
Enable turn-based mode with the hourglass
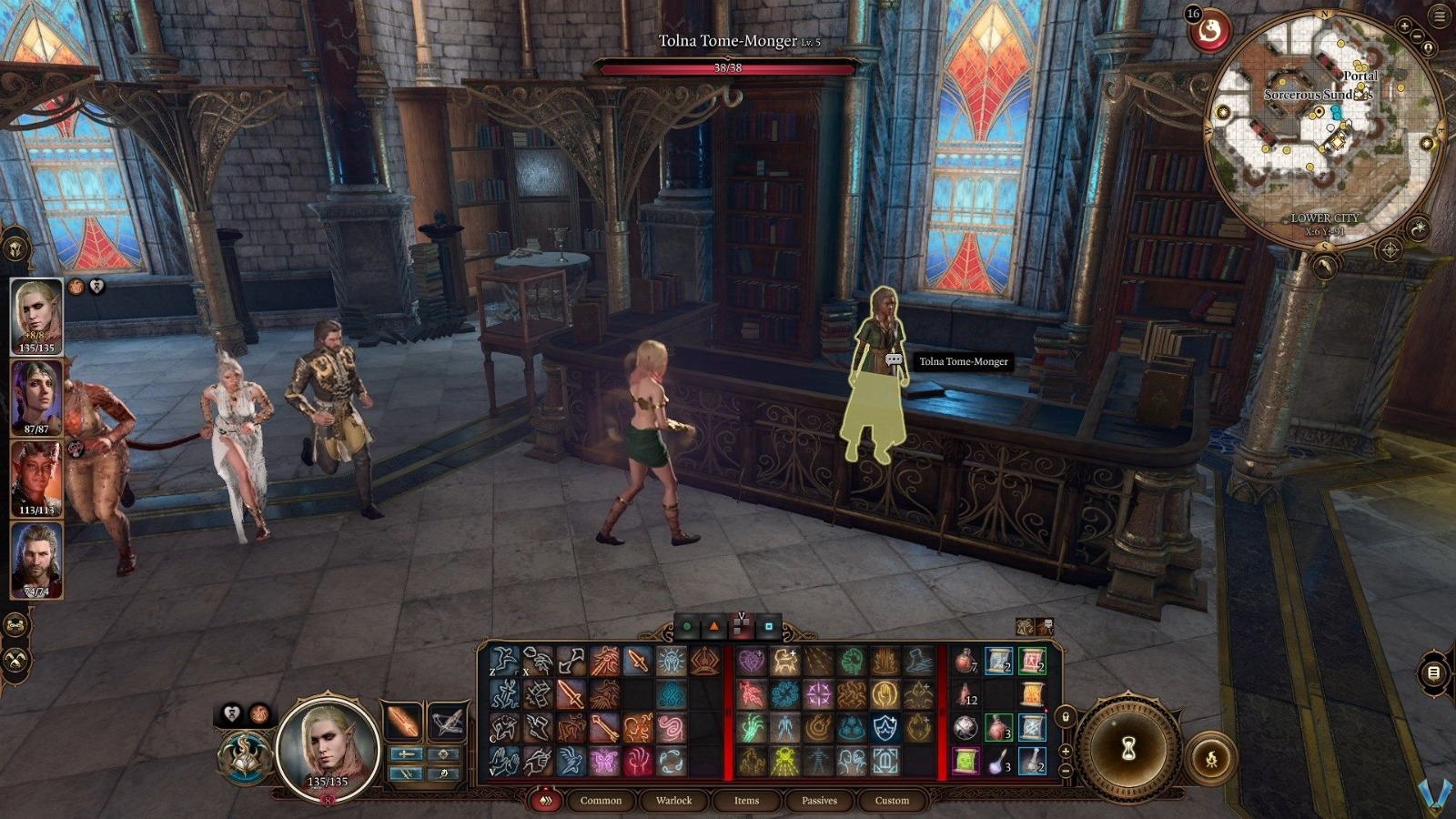(1127, 748)
